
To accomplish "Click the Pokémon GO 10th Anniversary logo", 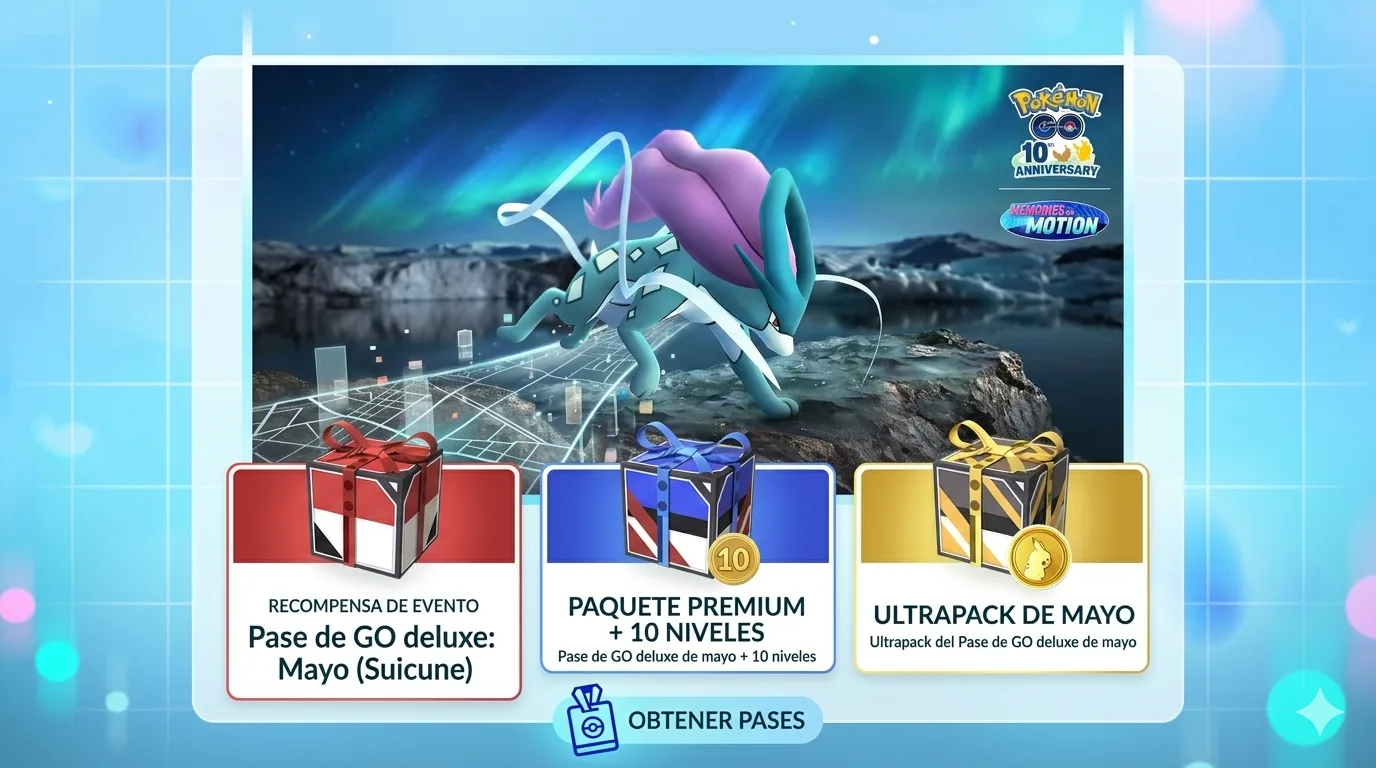I will coord(1053,135).
